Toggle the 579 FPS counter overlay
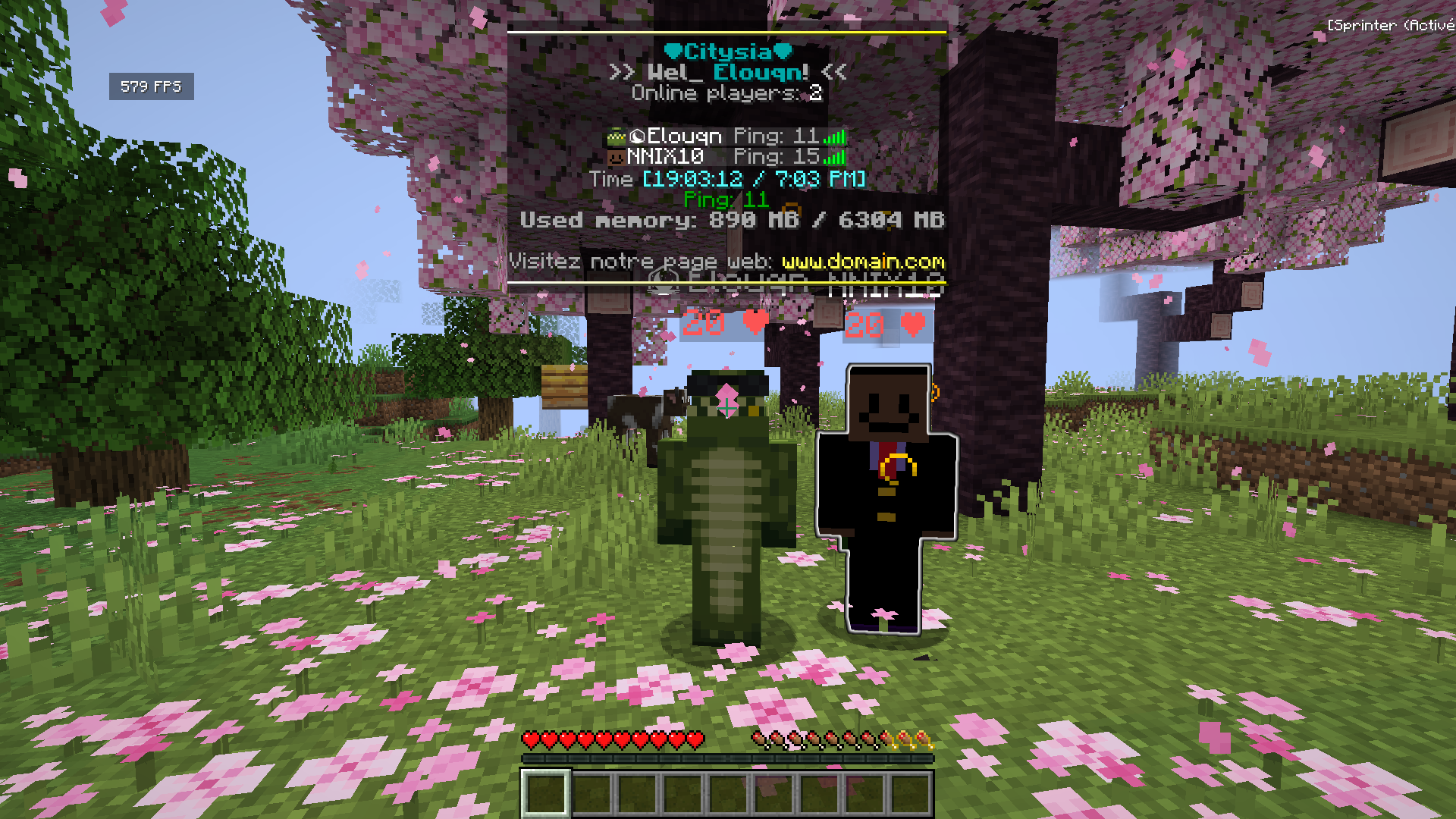 tap(151, 86)
